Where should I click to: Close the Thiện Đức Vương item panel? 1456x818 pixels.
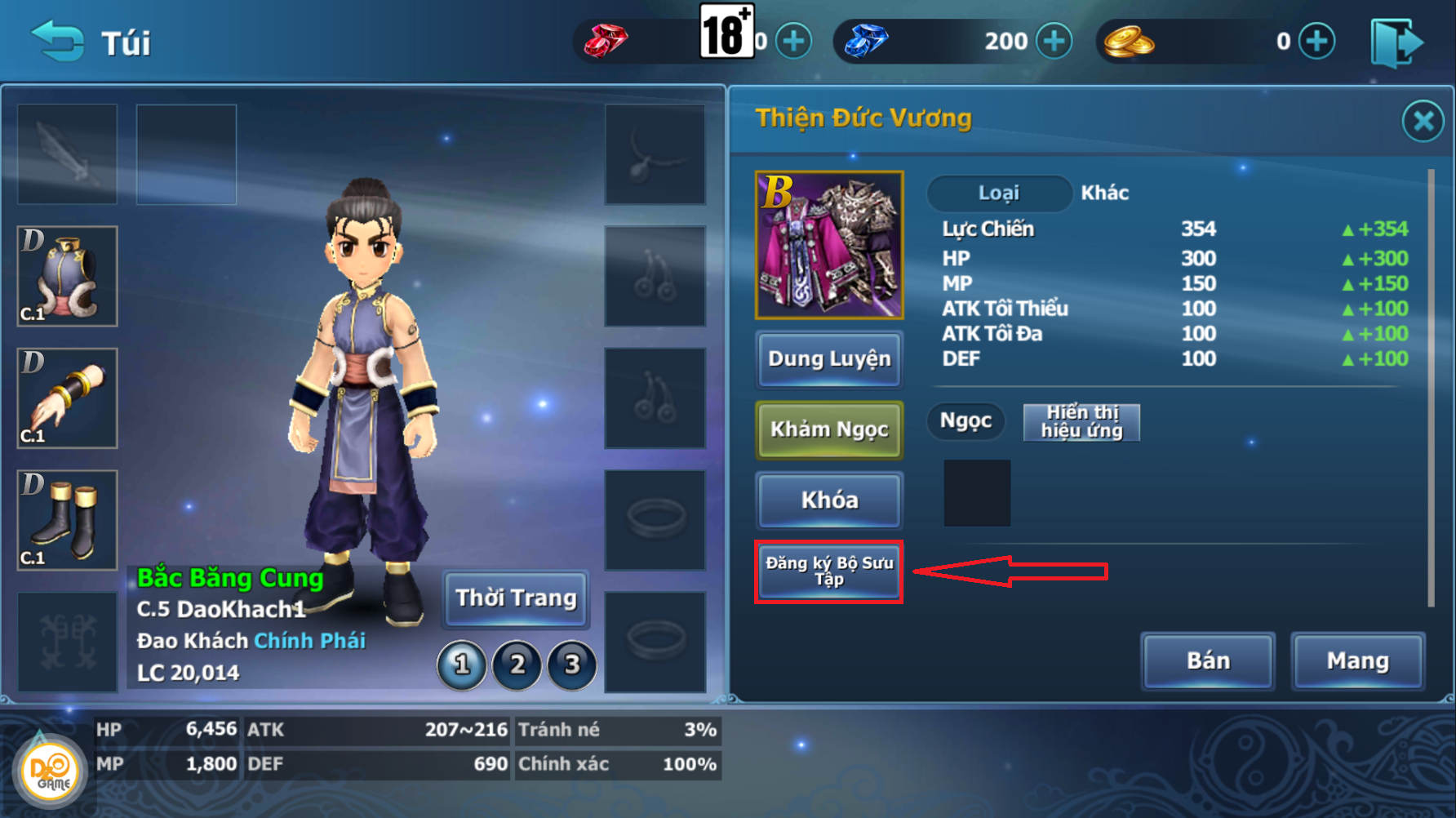[1423, 122]
